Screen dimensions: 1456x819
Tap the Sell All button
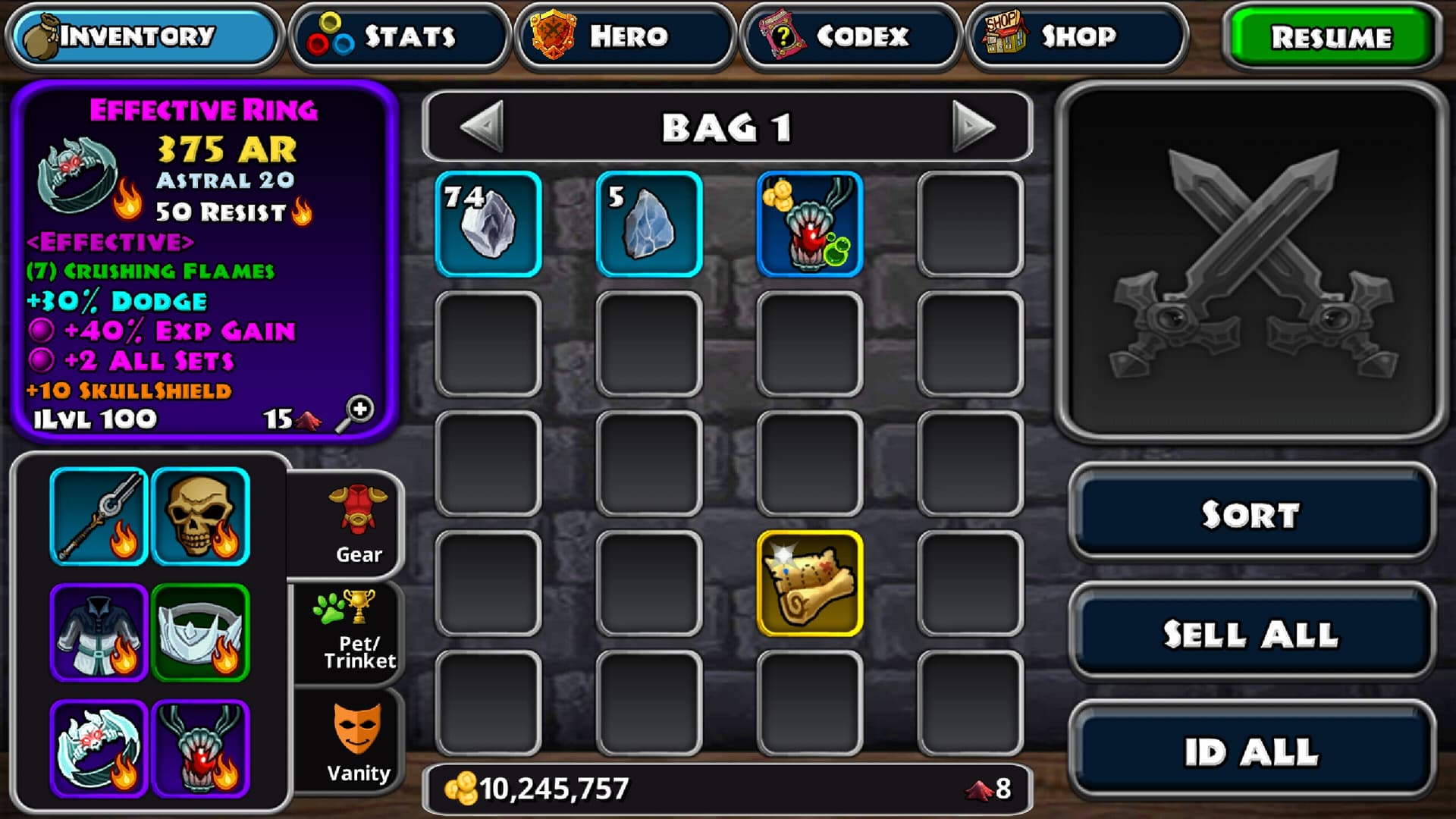tap(1251, 634)
